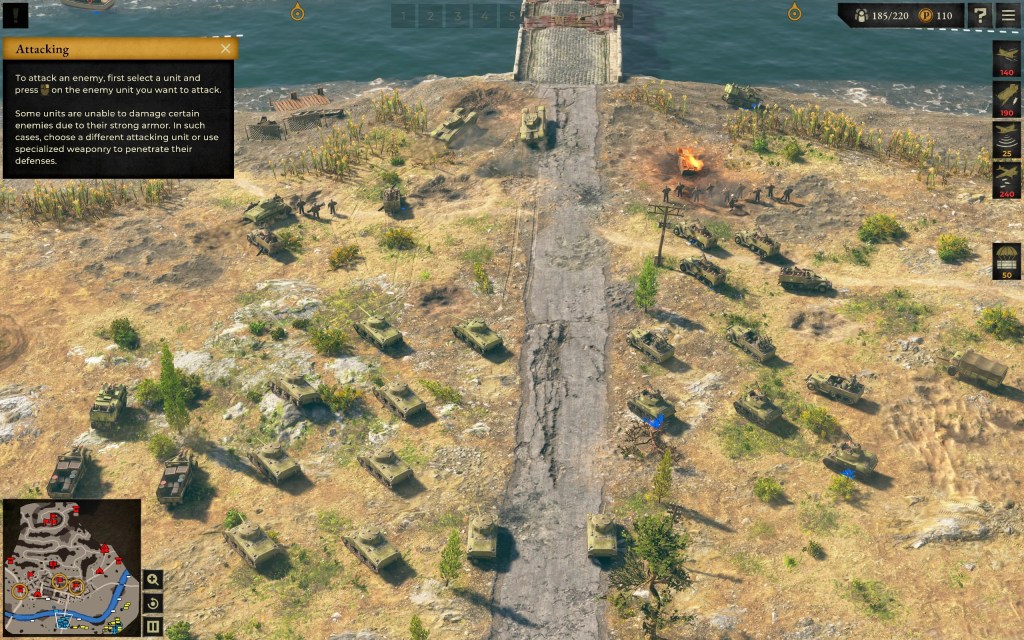Click the alert icon in top-left corner
1024x640 pixels.
pyautogui.click(x=15, y=16)
